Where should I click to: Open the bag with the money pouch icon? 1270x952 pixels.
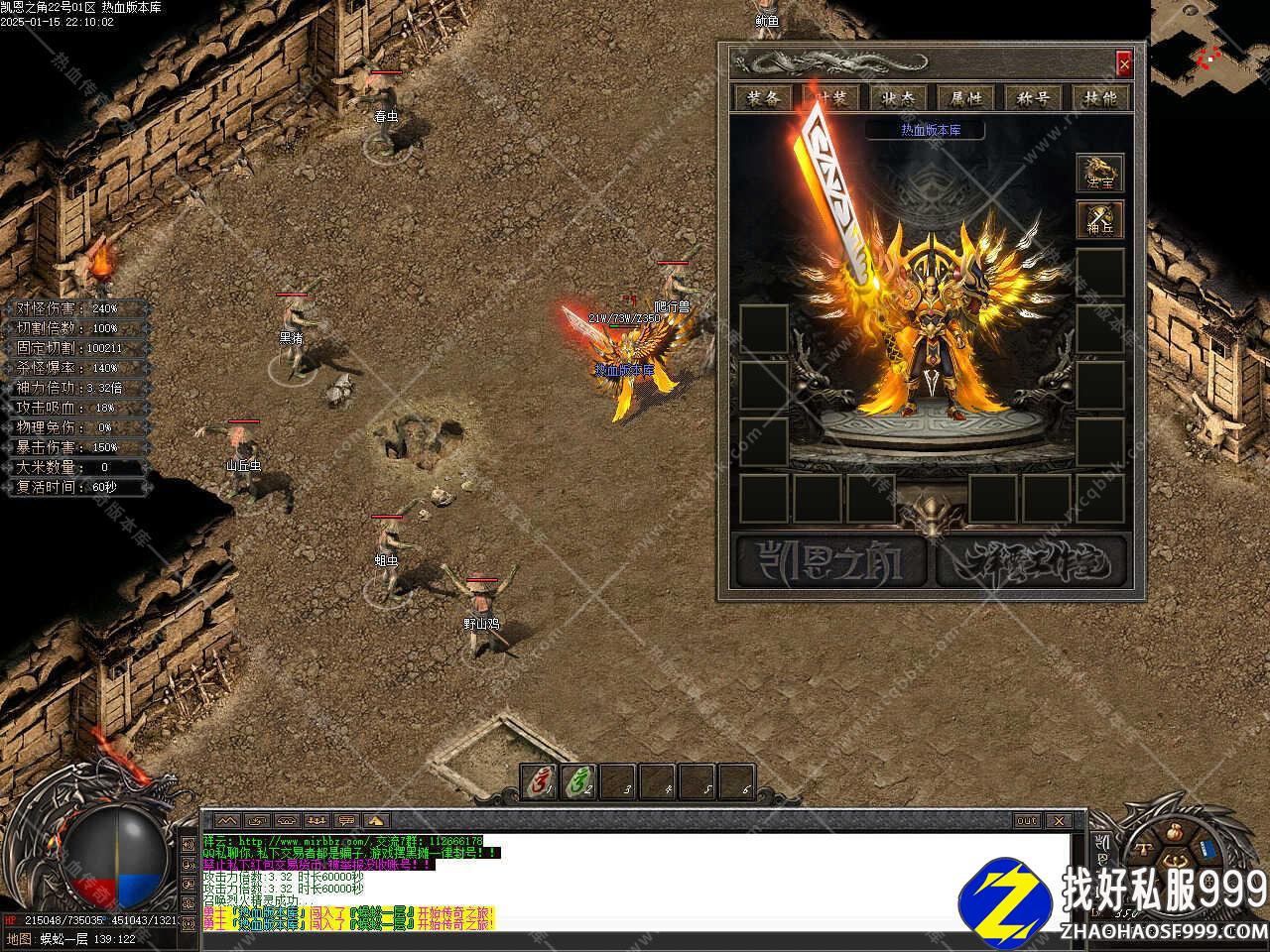click(1175, 831)
